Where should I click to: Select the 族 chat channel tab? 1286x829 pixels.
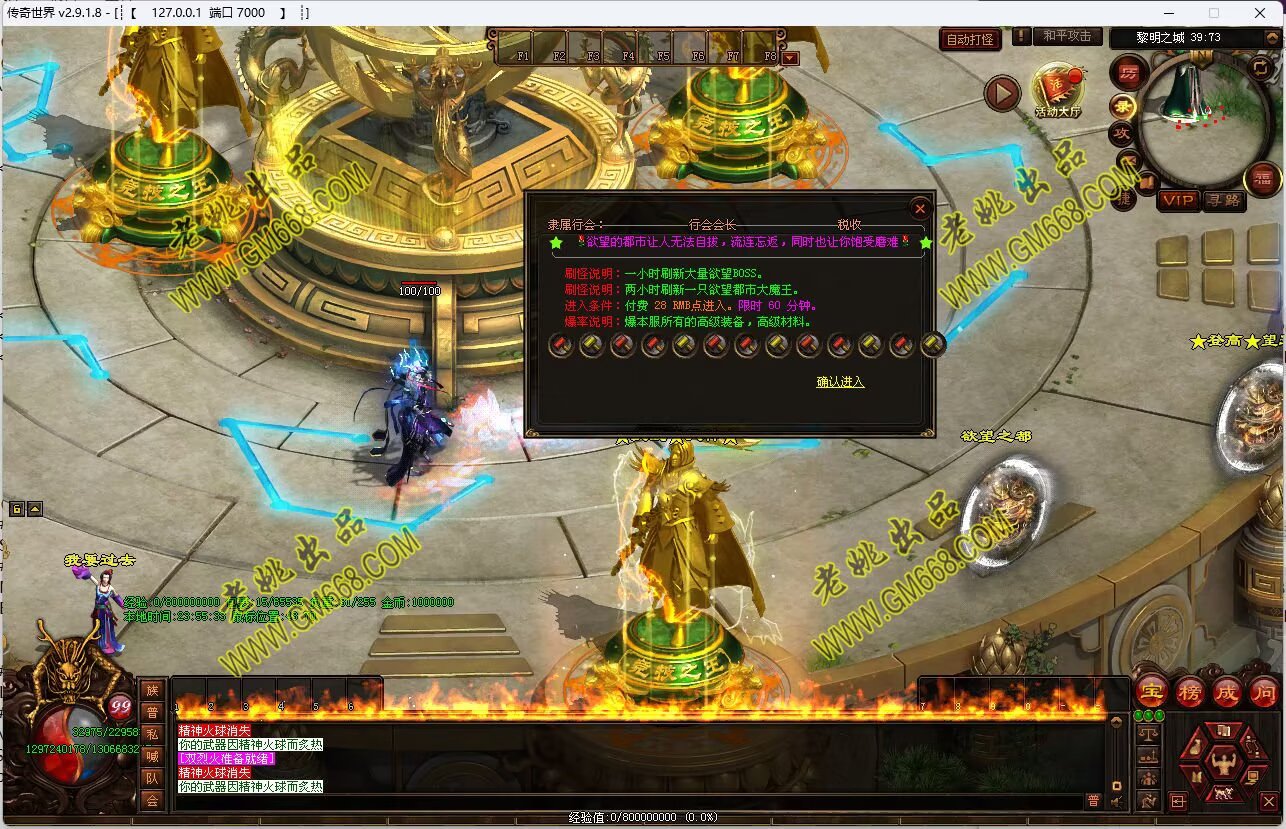152,690
